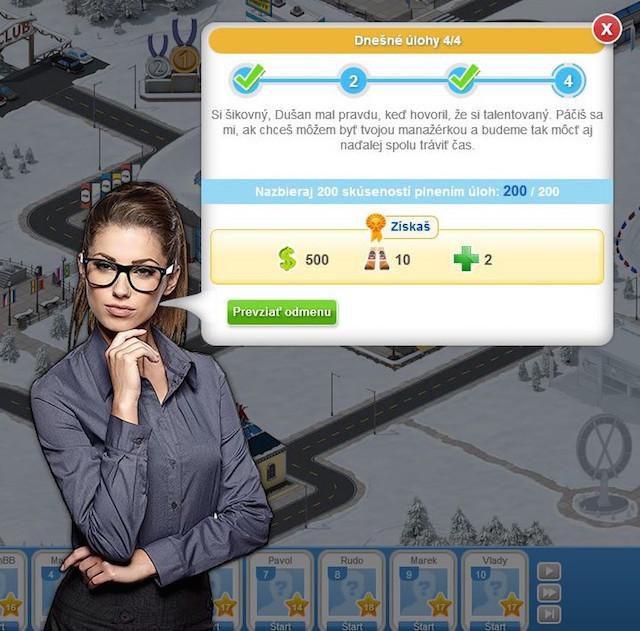Image resolution: width=640 pixels, height=631 pixels.
Task: Open the first completed task checkmark
Action: click(x=247, y=78)
